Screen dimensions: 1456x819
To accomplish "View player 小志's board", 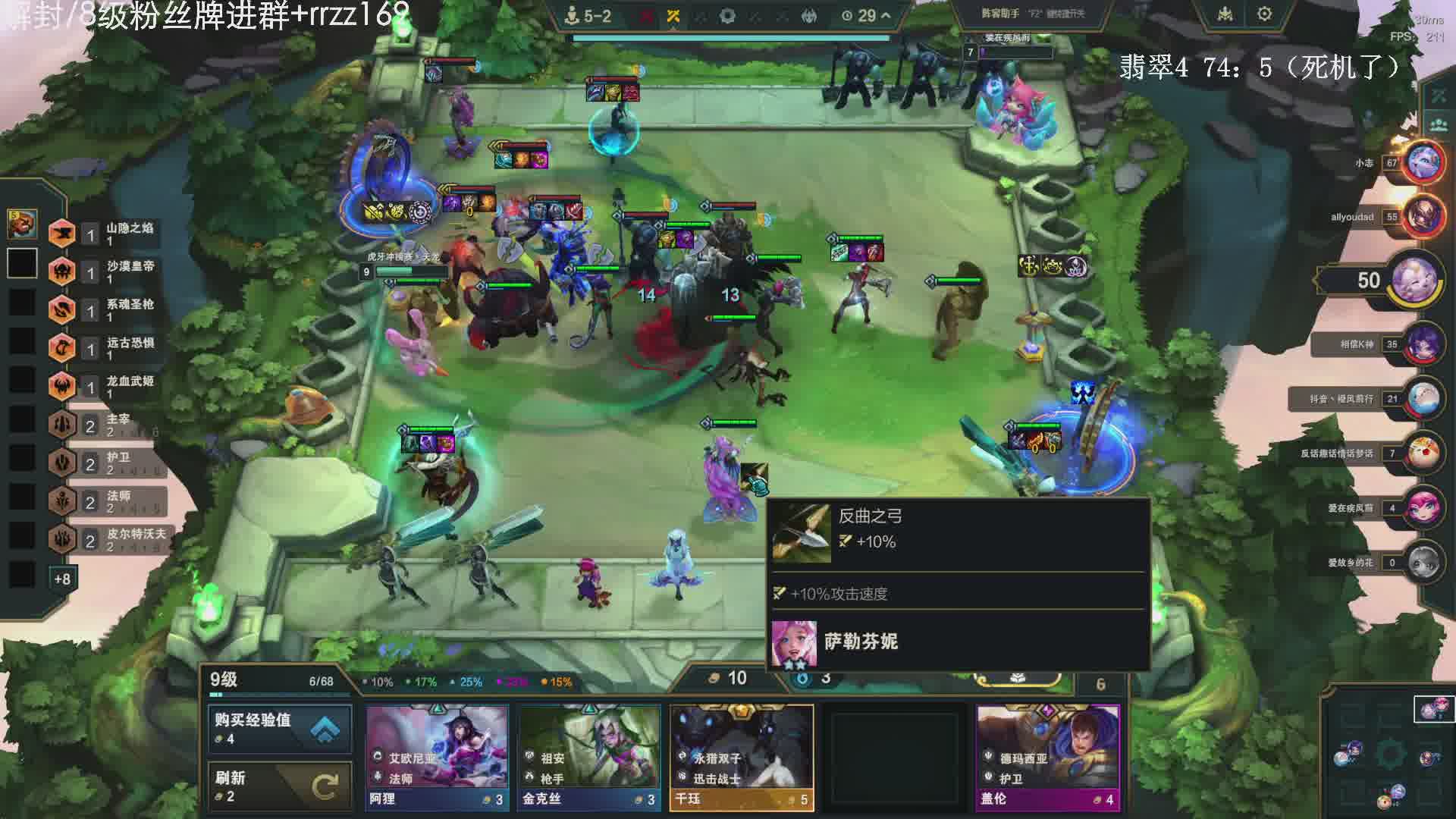I will point(1422,162).
